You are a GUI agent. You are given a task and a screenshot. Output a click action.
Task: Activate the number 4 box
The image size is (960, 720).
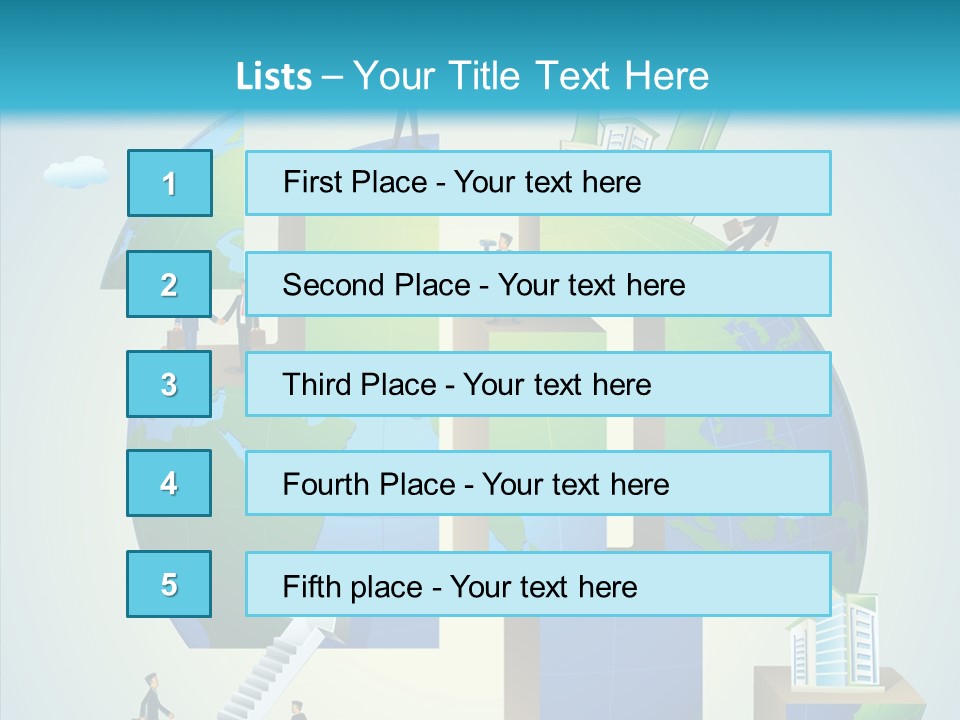click(169, 483)
